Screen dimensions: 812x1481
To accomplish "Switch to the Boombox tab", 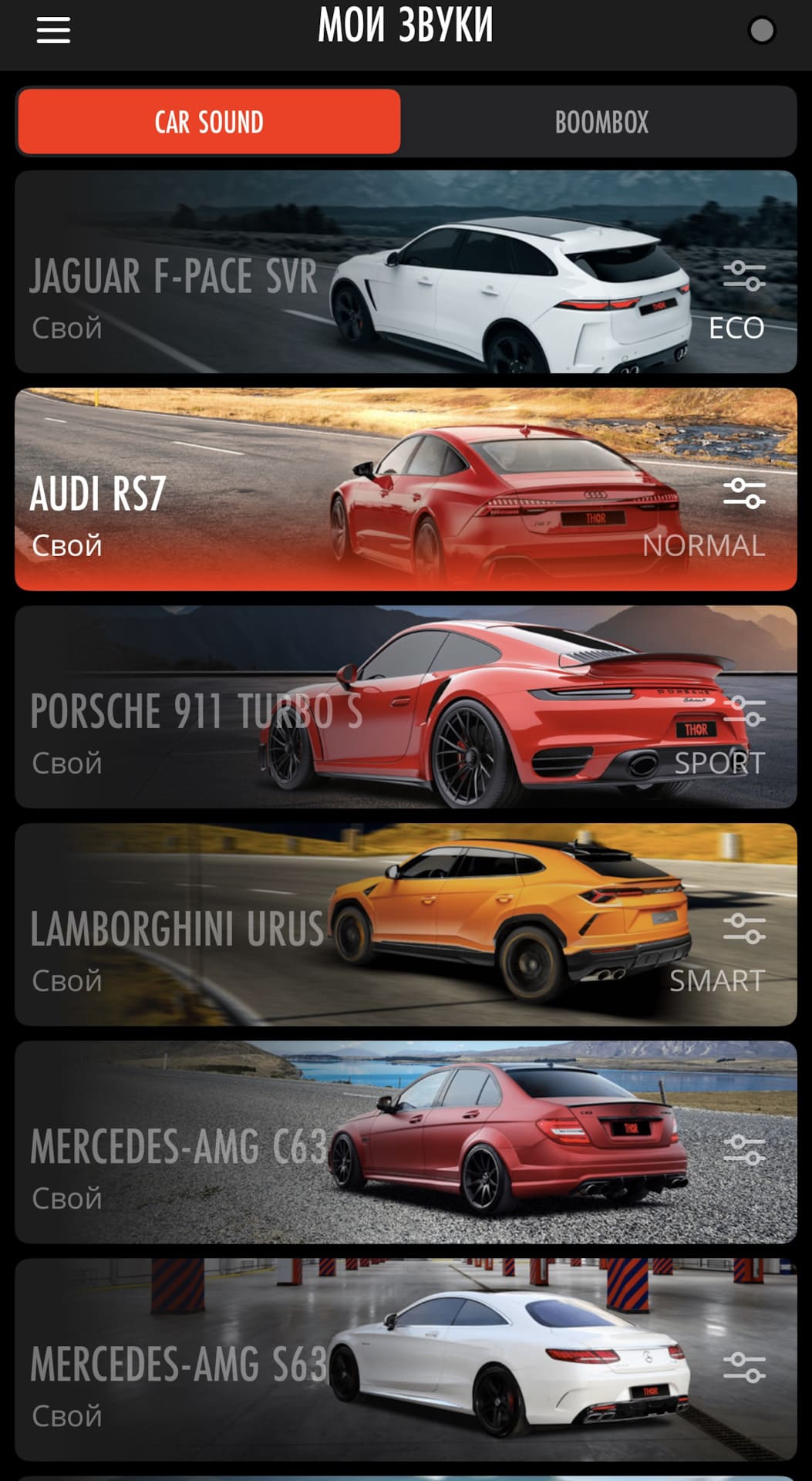I will [601, 122].
